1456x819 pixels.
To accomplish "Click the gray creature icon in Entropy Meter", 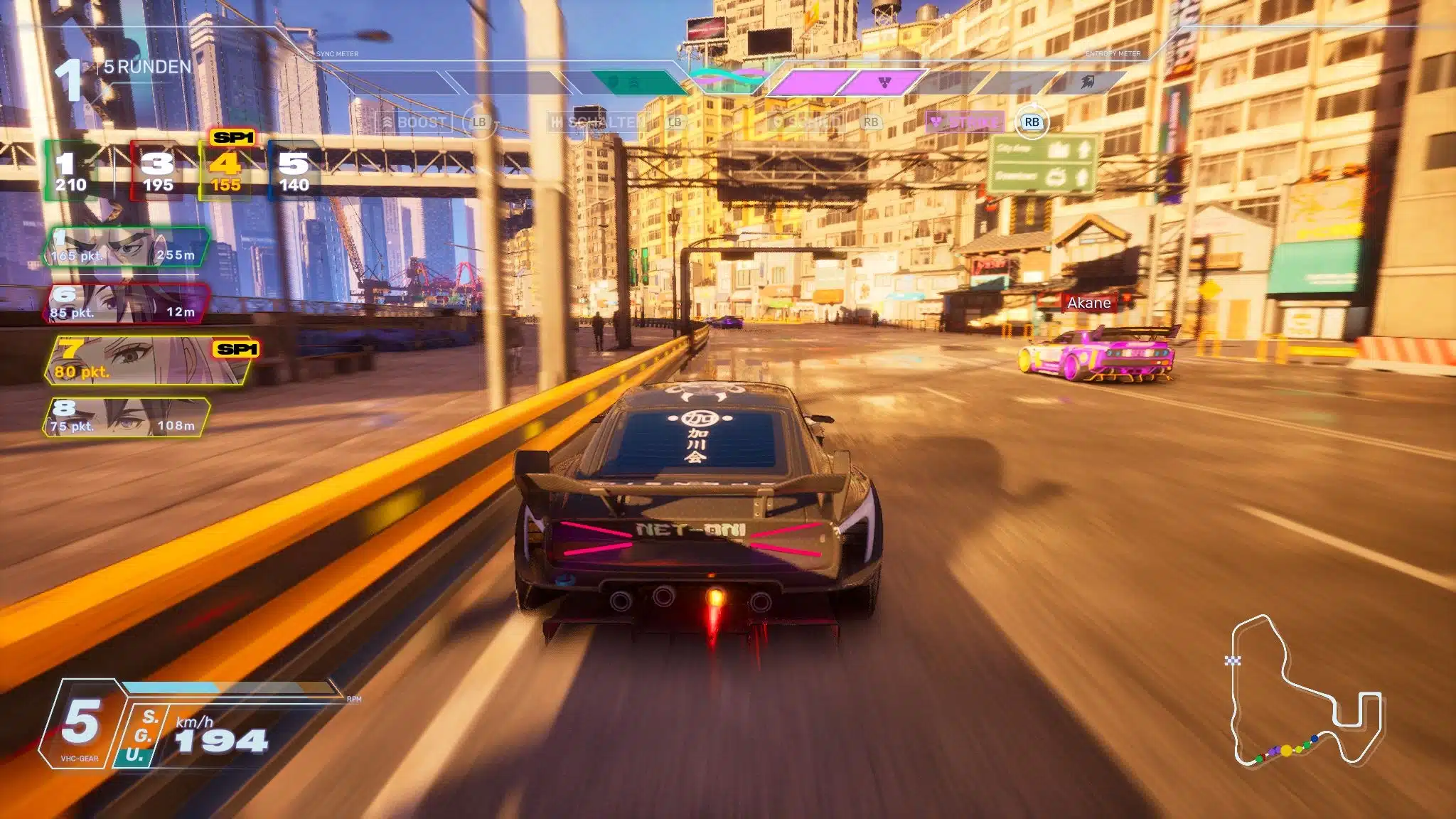I will point(1088,82).
